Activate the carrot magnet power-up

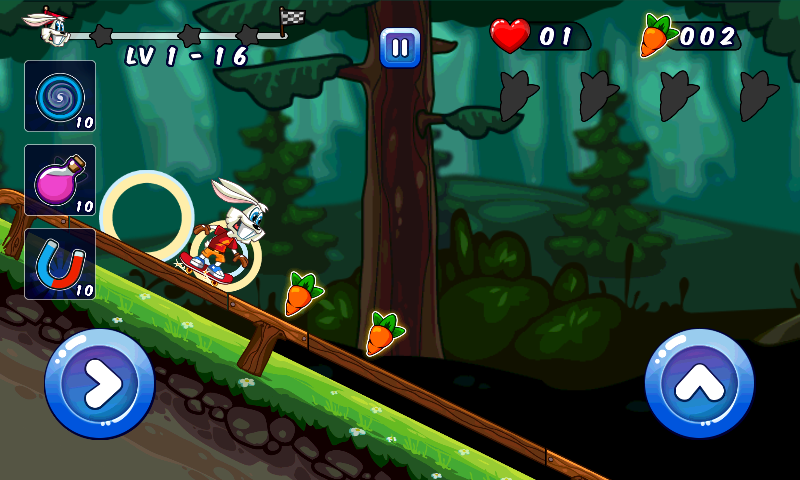click(60, 264)
